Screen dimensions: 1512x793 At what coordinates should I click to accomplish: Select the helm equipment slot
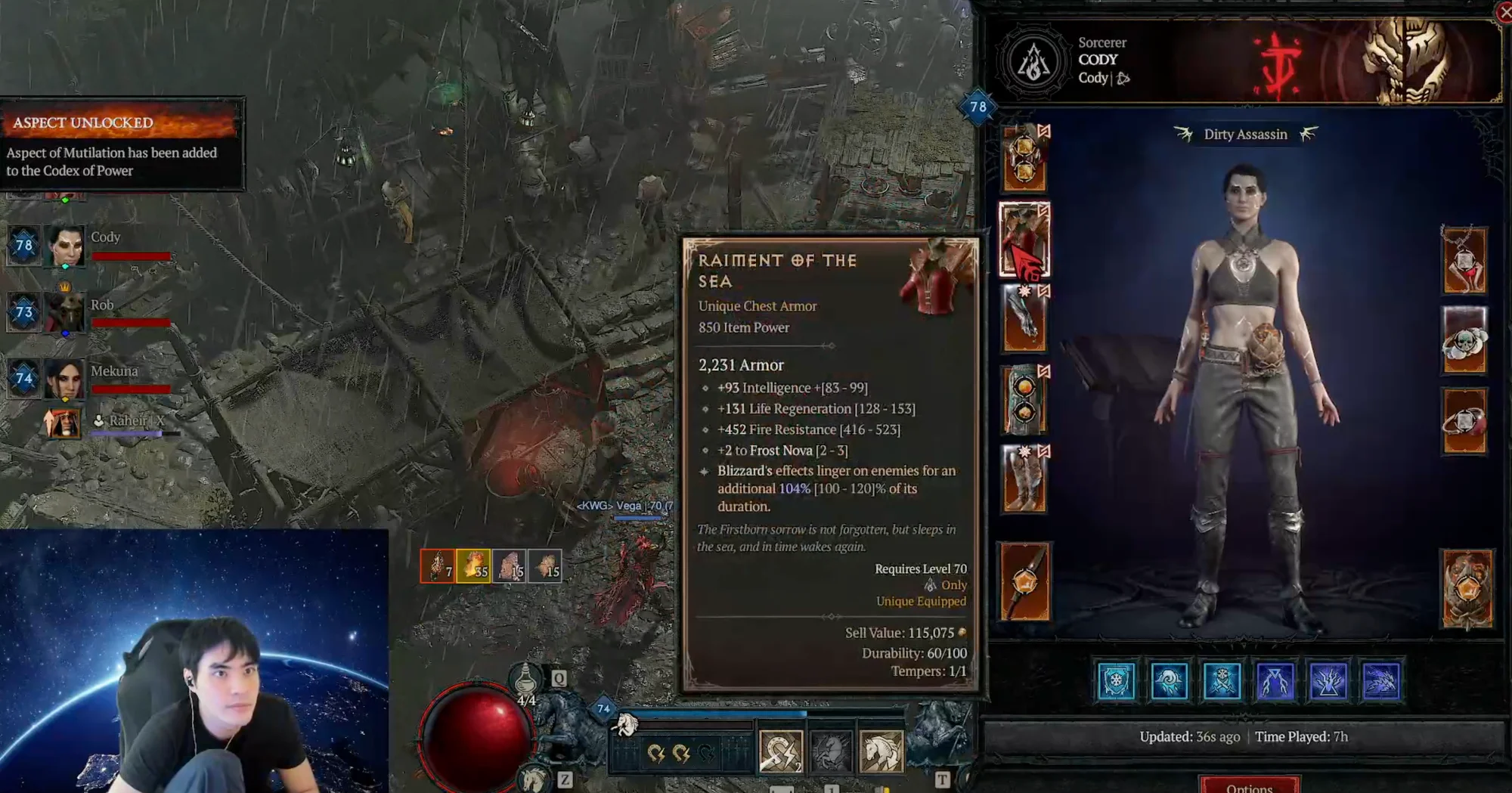click(1024, 160)
